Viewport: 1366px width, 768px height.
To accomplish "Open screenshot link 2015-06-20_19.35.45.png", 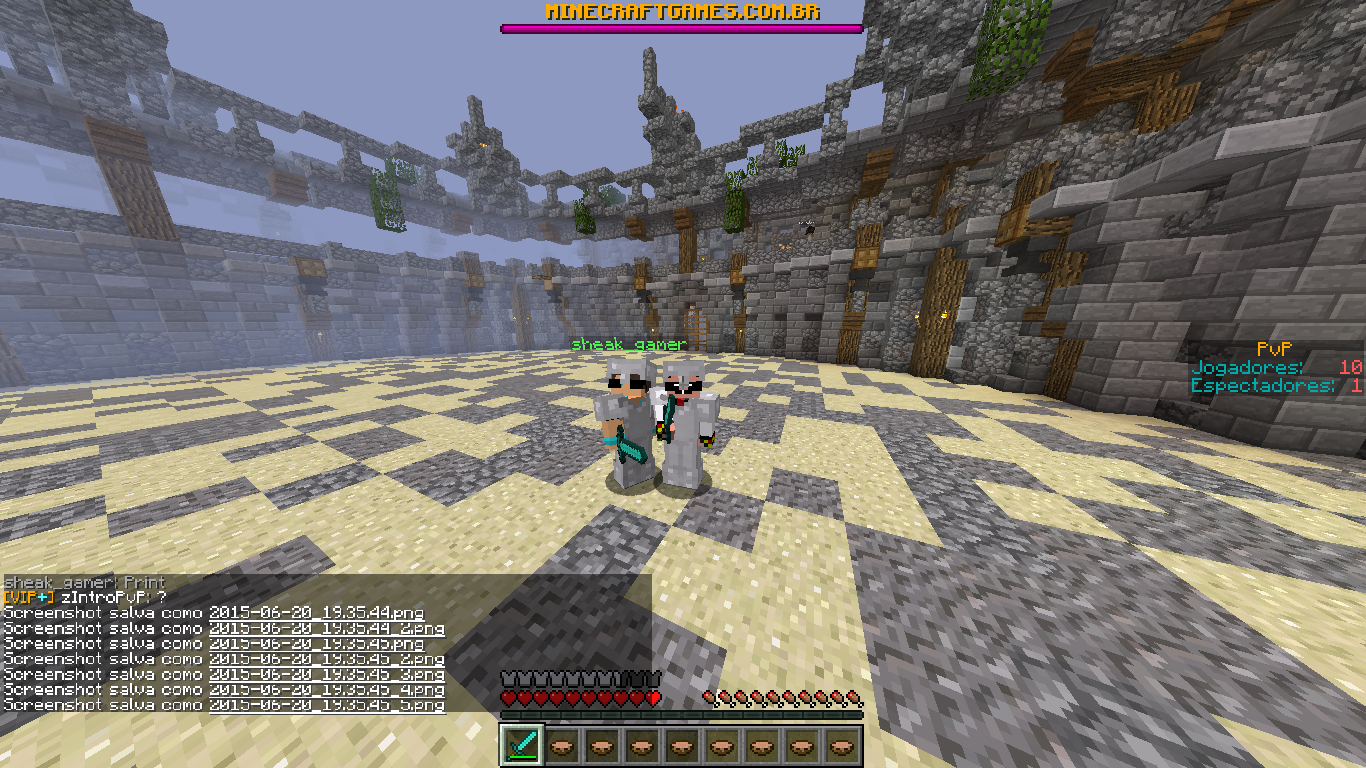I will (316, 644).
